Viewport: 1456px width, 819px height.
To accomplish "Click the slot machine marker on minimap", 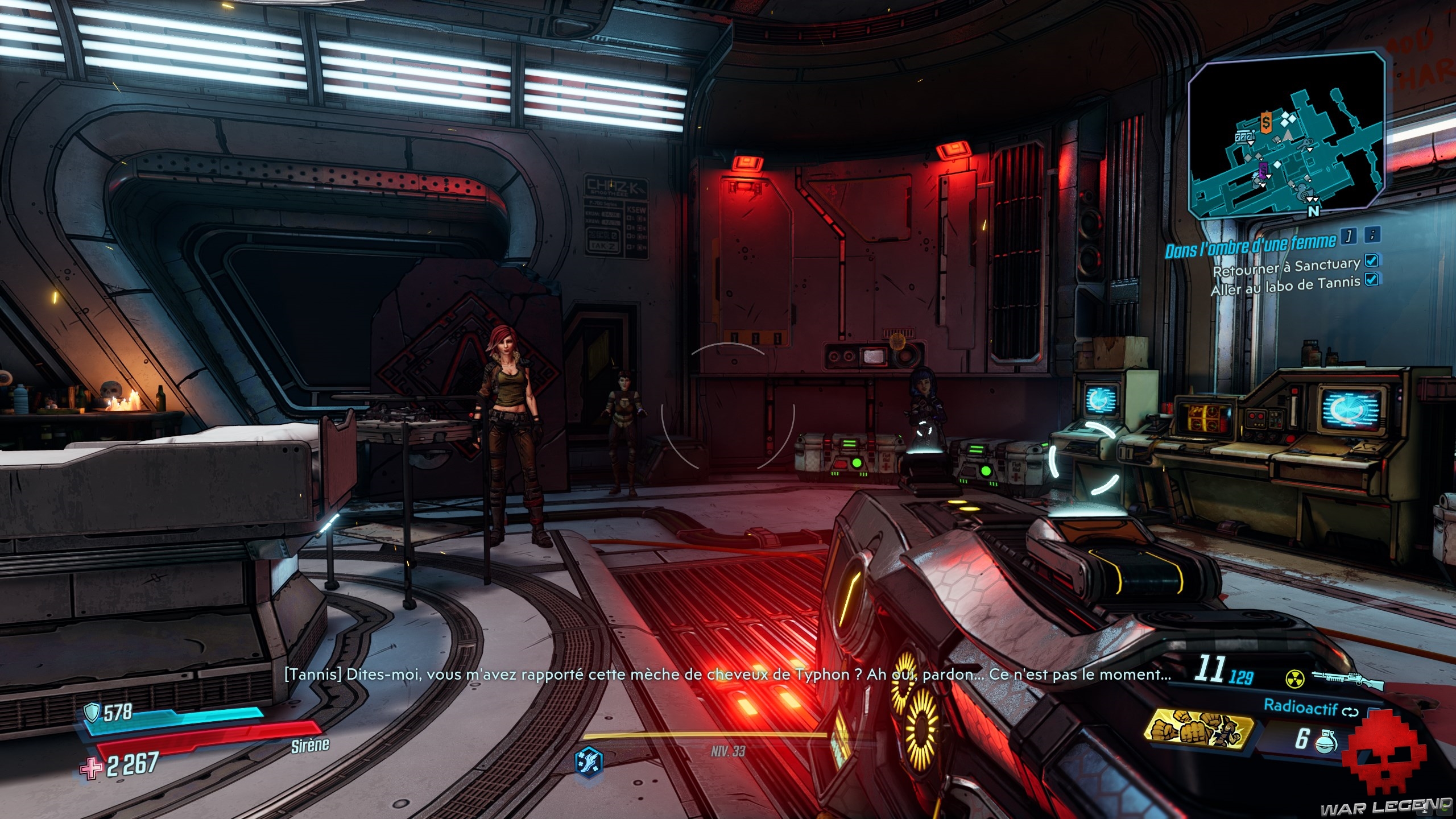I will tap(1244, 138).
